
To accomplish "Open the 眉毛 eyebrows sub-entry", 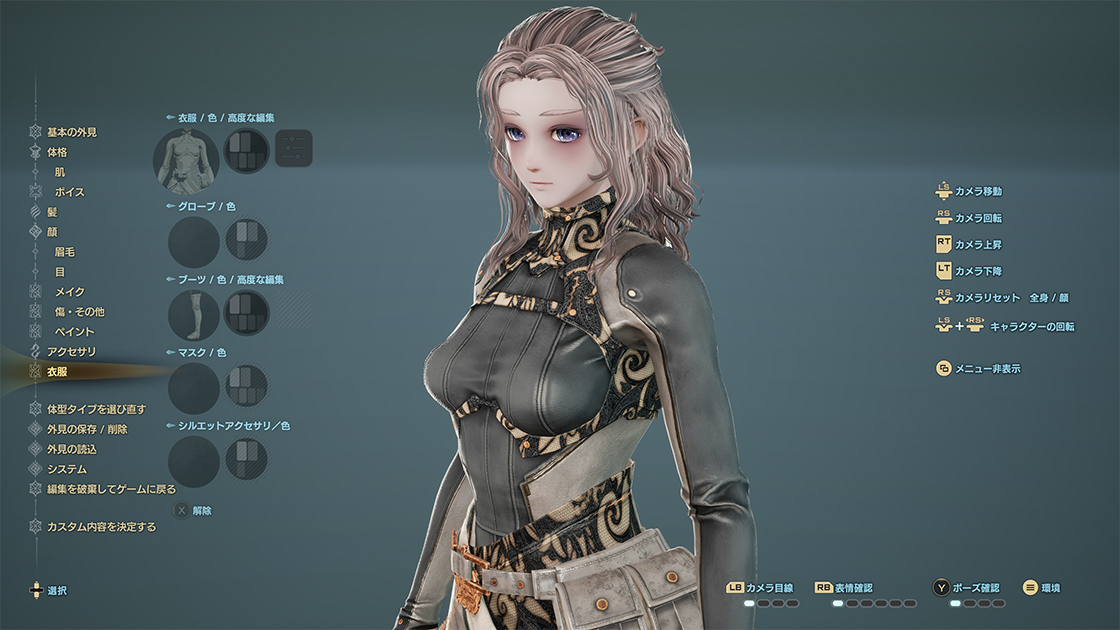I will 64,252.
